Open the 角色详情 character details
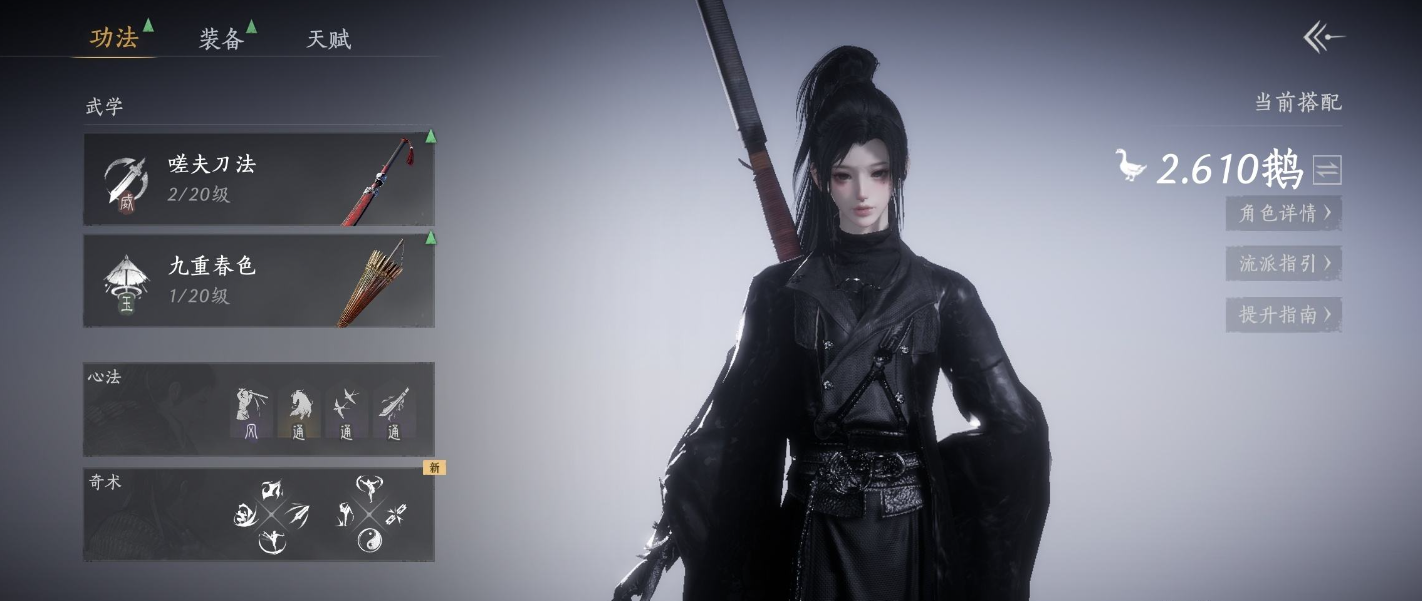This screenshot has height=601, width=1422. point(1284,213)
